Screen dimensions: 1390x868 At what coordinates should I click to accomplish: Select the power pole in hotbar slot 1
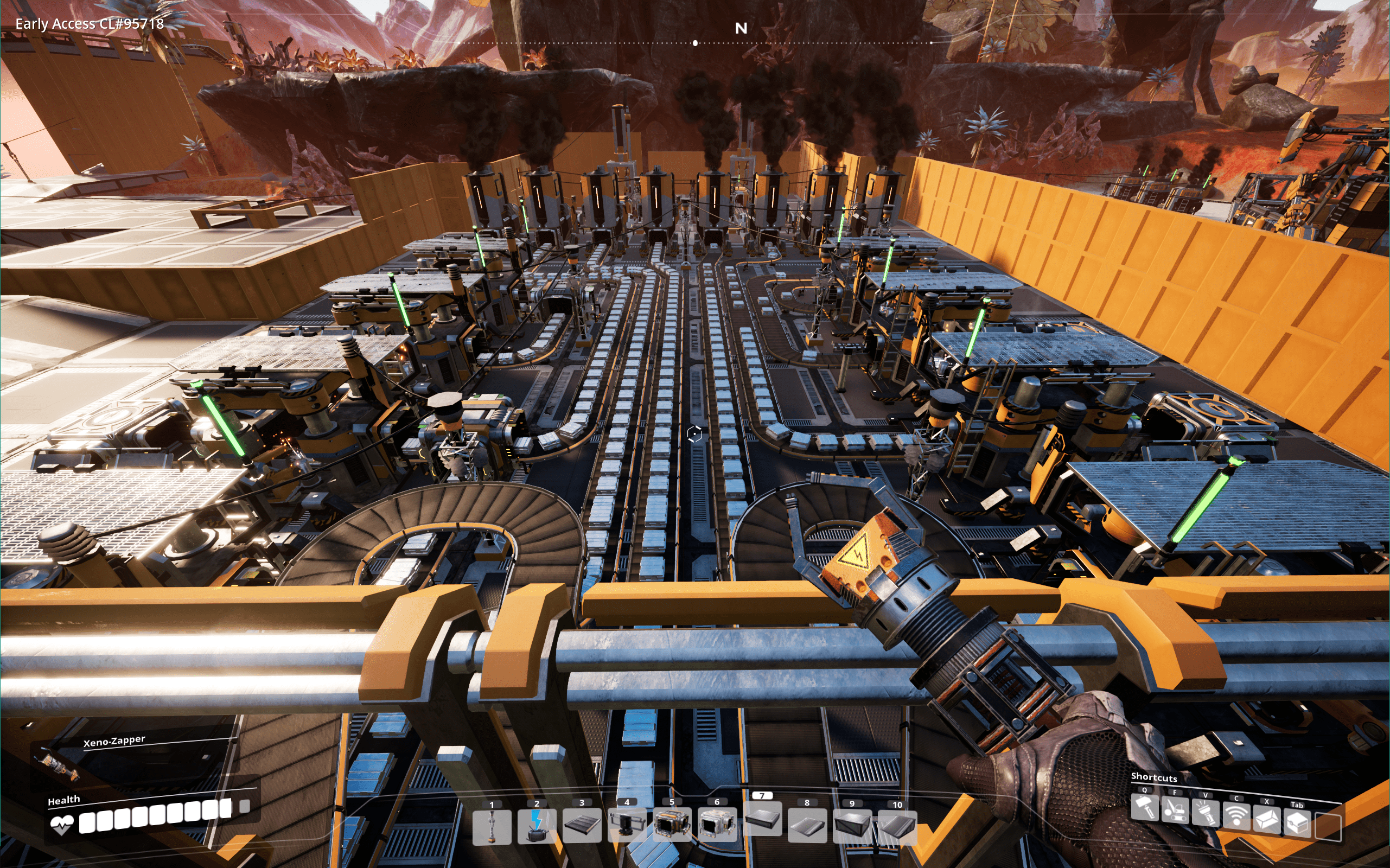coord(492,827)
